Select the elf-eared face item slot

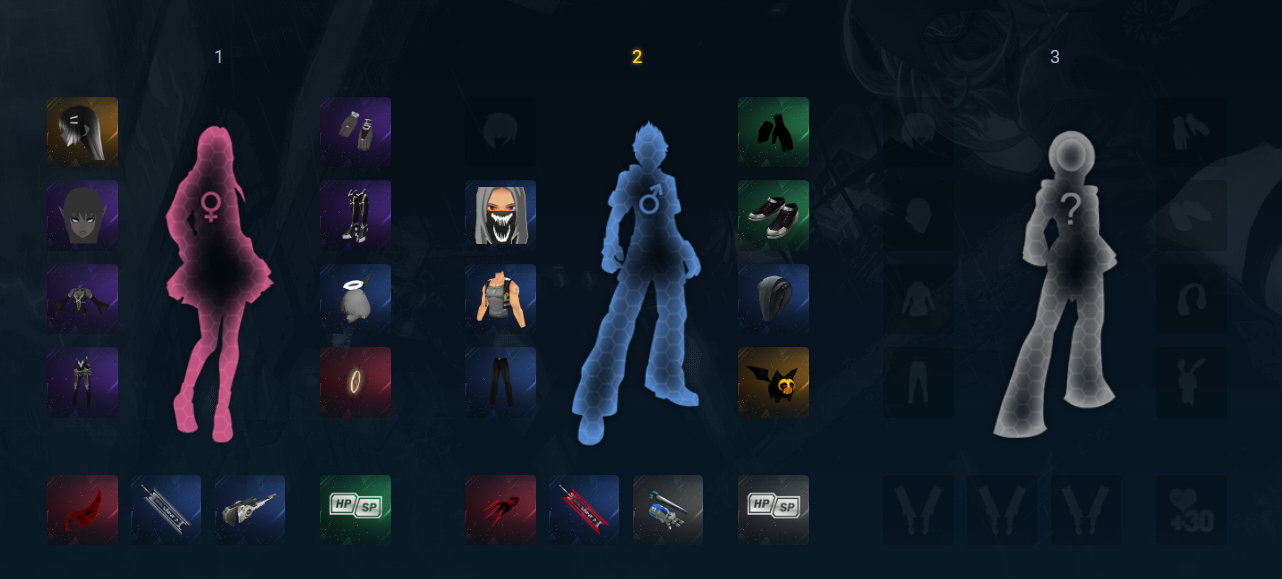(82, 215)
